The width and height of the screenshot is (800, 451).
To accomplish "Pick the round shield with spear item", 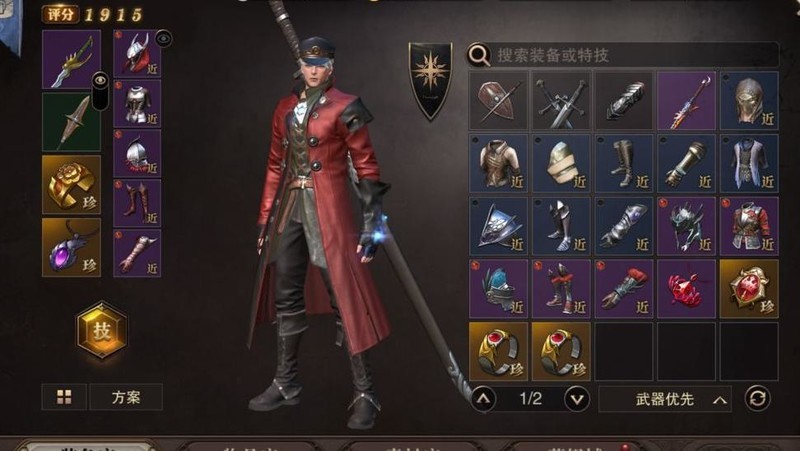I will pyautogui.click(x=498, y=101).
